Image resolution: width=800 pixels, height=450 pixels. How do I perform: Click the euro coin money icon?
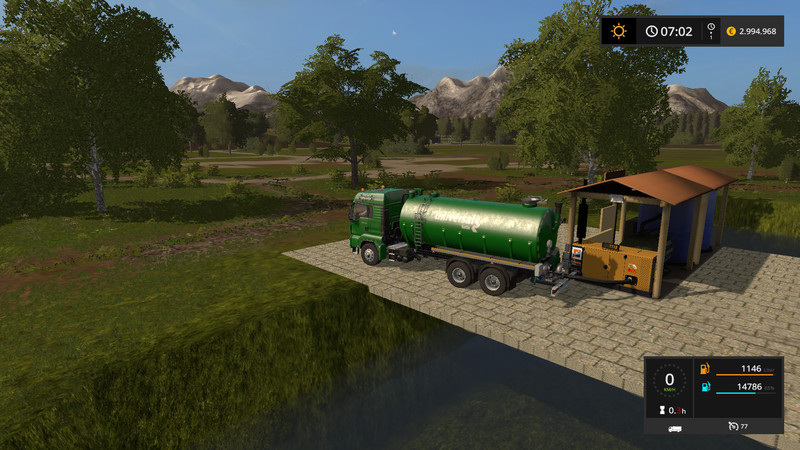point(731,31)
